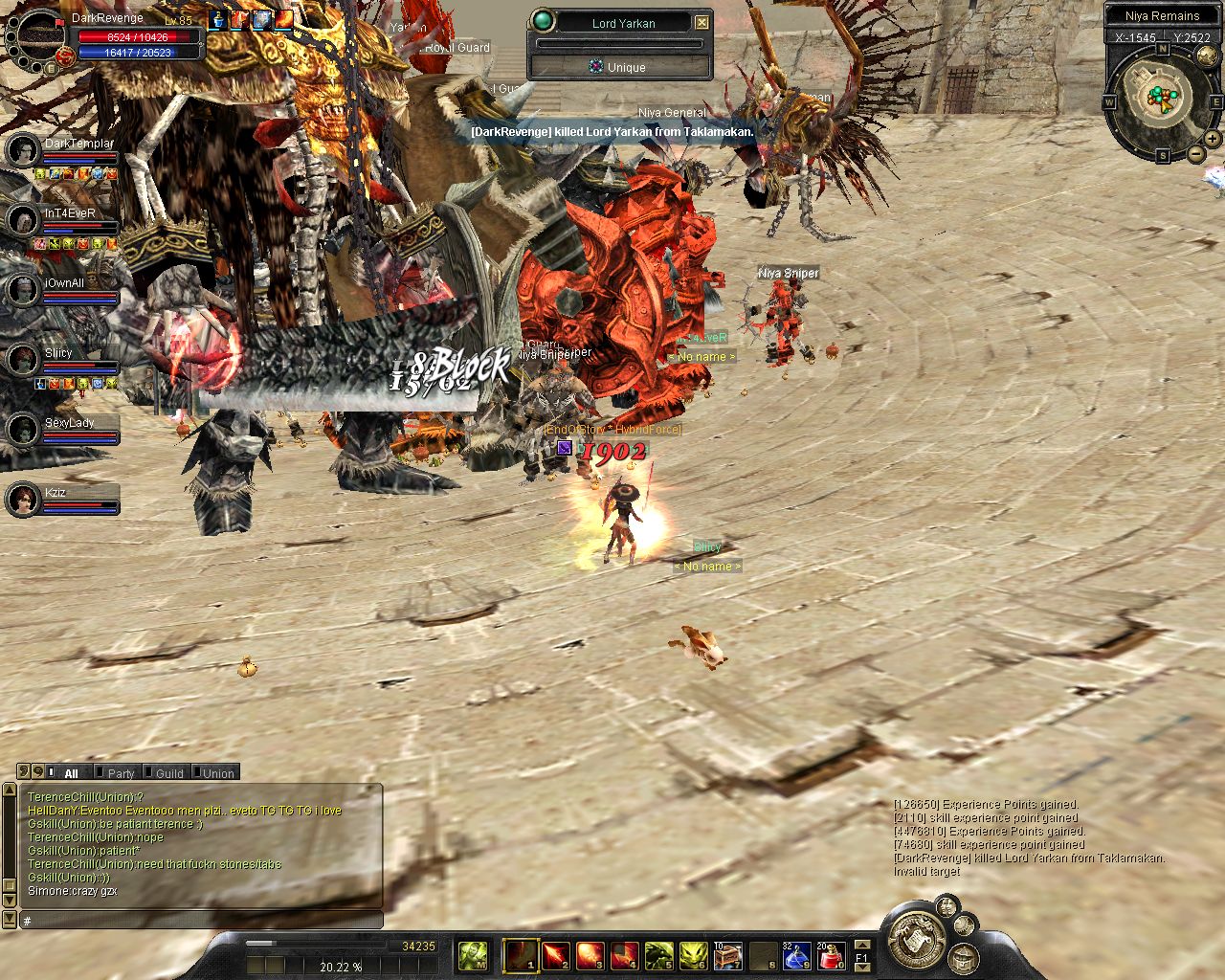1225x980 pixels.
Task: Switch chat to the Guild tab
Action: pyautogui.click(x=169, y=773)
